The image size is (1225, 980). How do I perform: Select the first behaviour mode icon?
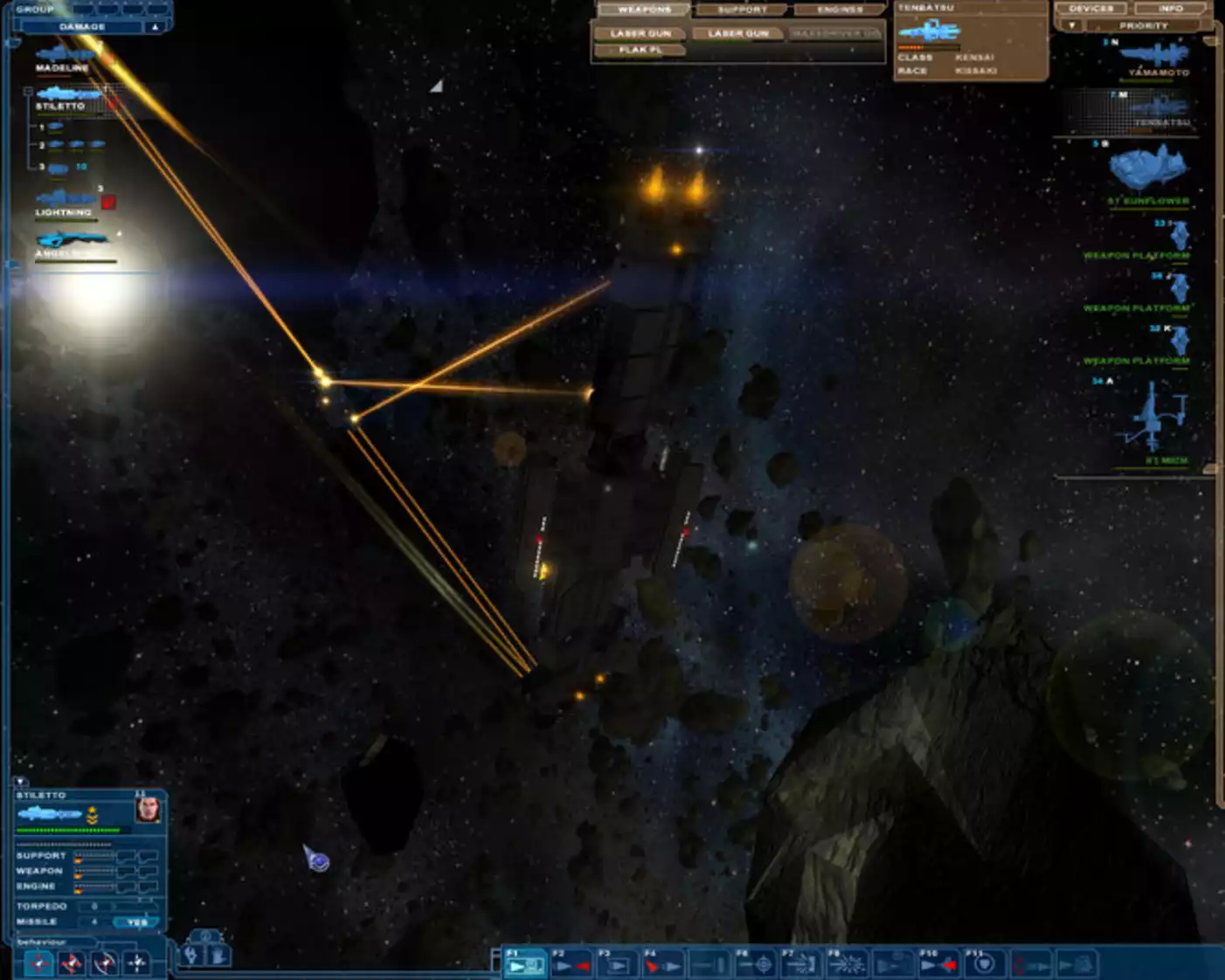coord(38,963)
